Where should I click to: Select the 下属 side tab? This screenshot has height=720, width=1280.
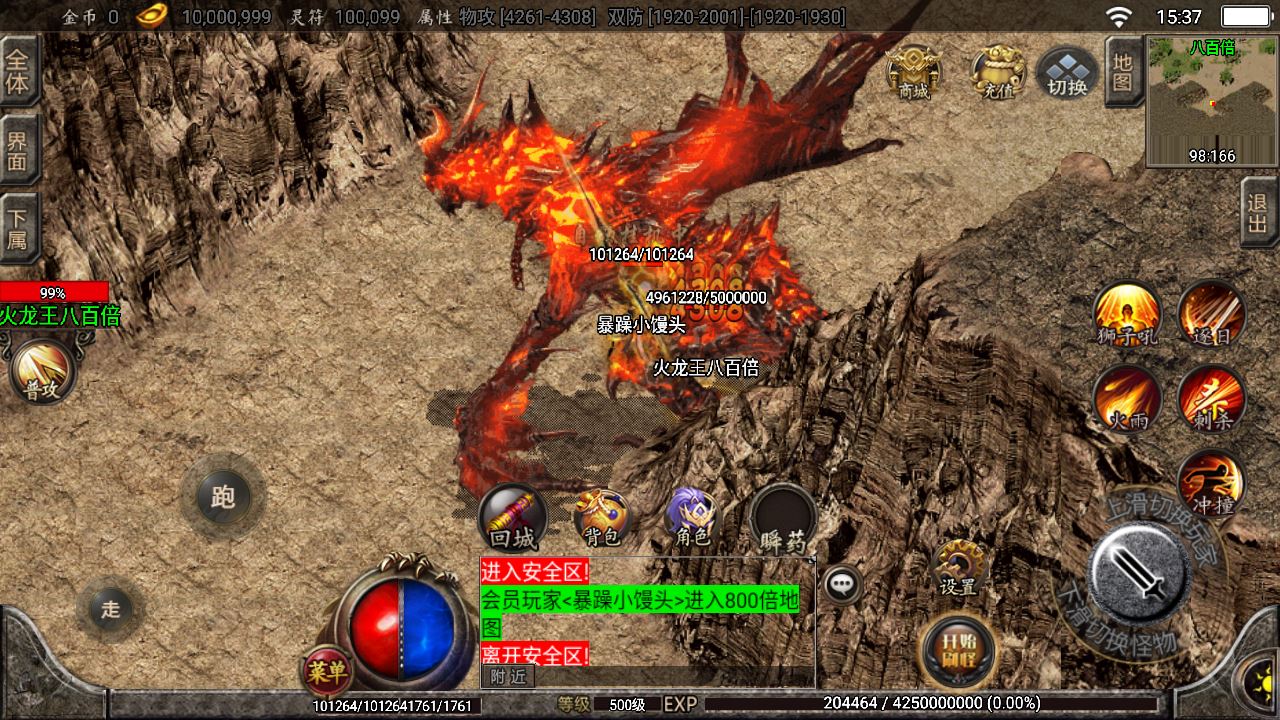click(19, 227)
